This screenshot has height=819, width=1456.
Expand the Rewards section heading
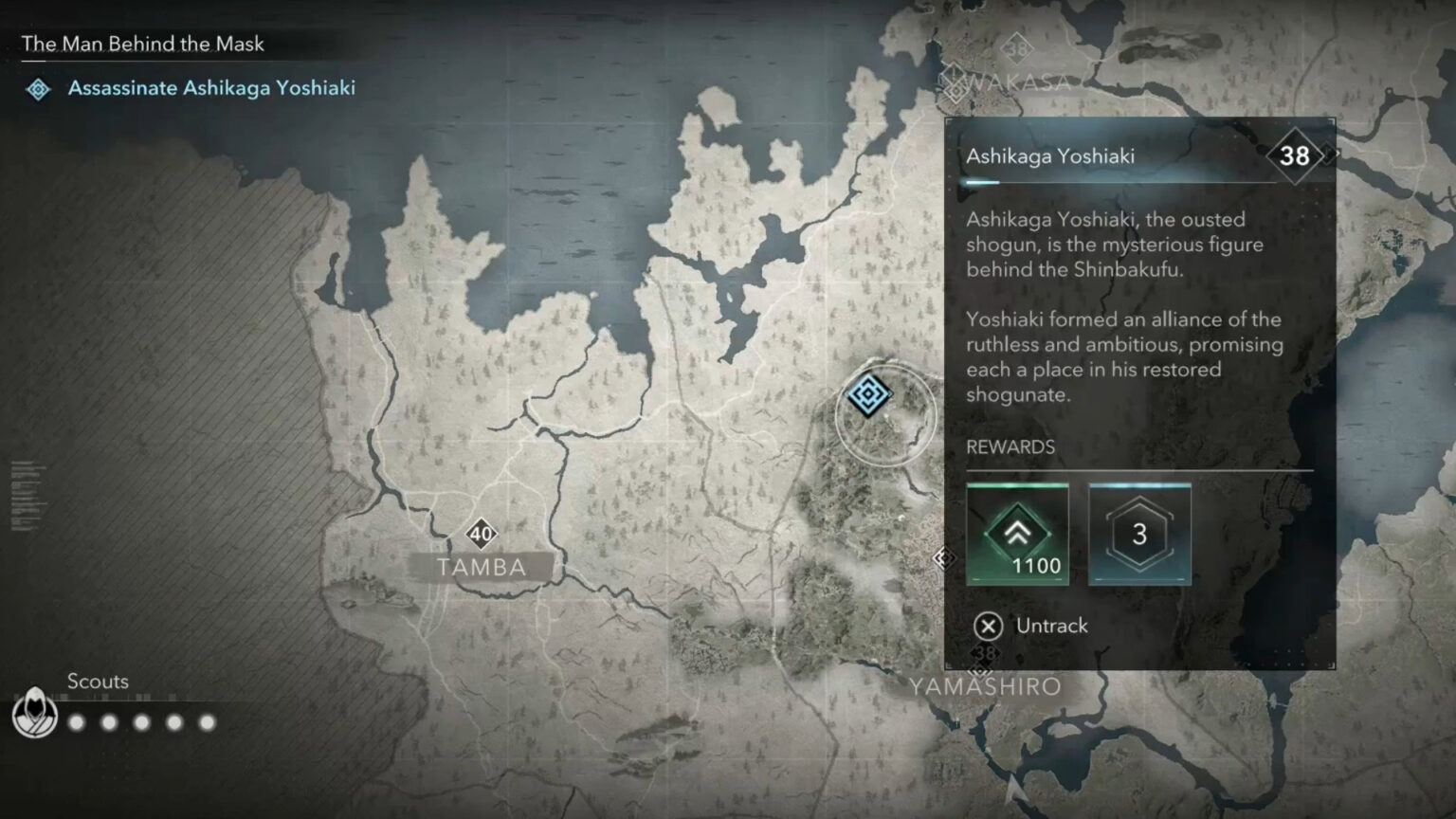click(1010, 446)
